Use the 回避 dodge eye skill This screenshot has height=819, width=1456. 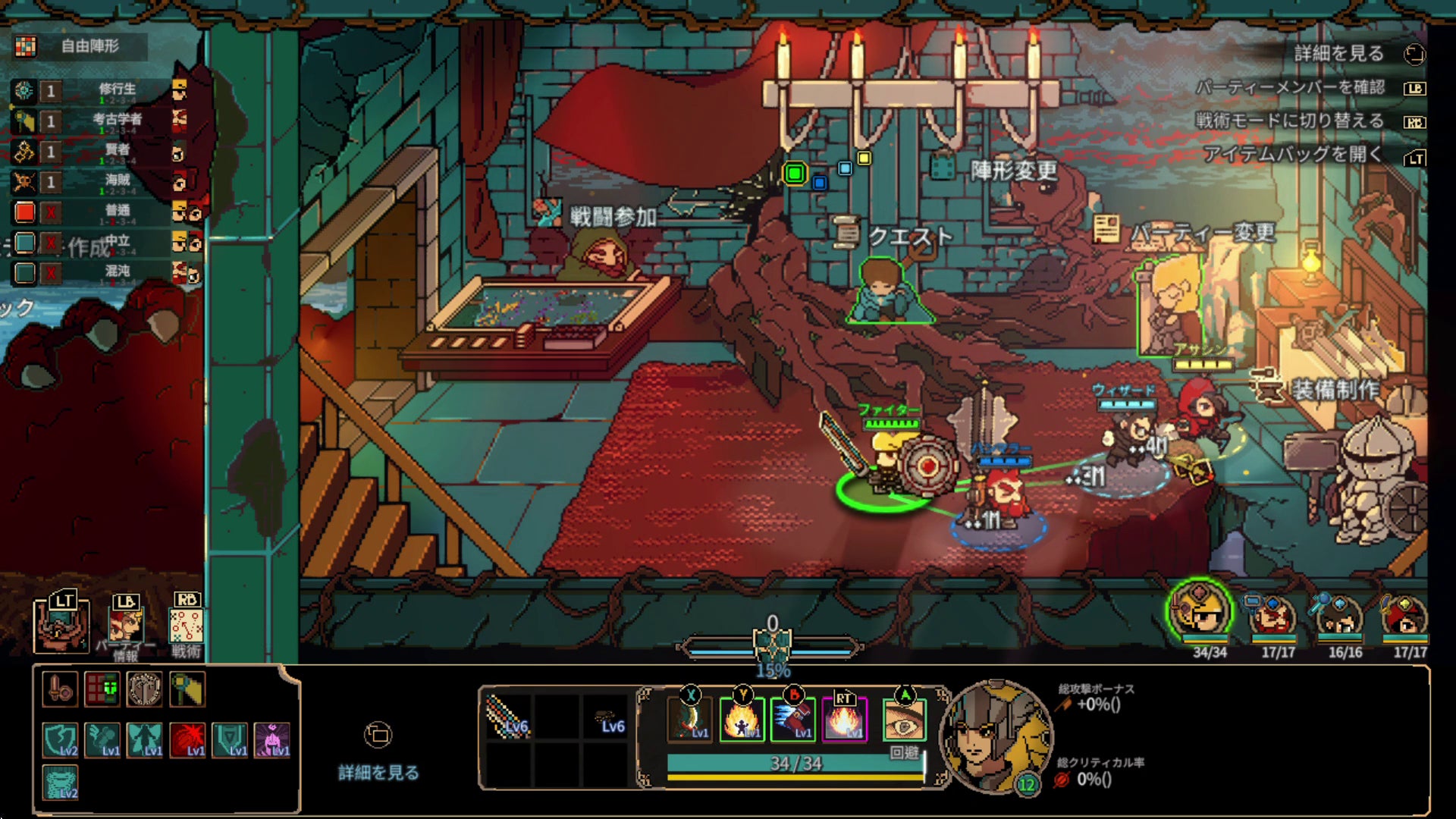904,720
